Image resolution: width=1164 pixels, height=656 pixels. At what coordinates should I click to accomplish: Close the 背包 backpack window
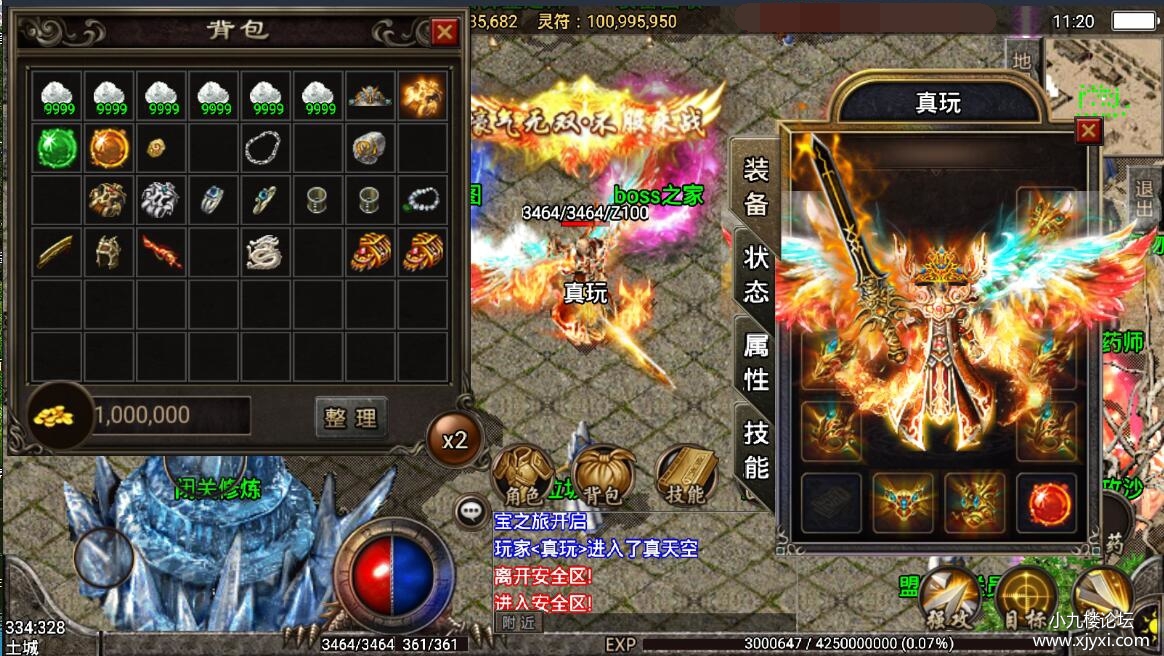point(444,33)
